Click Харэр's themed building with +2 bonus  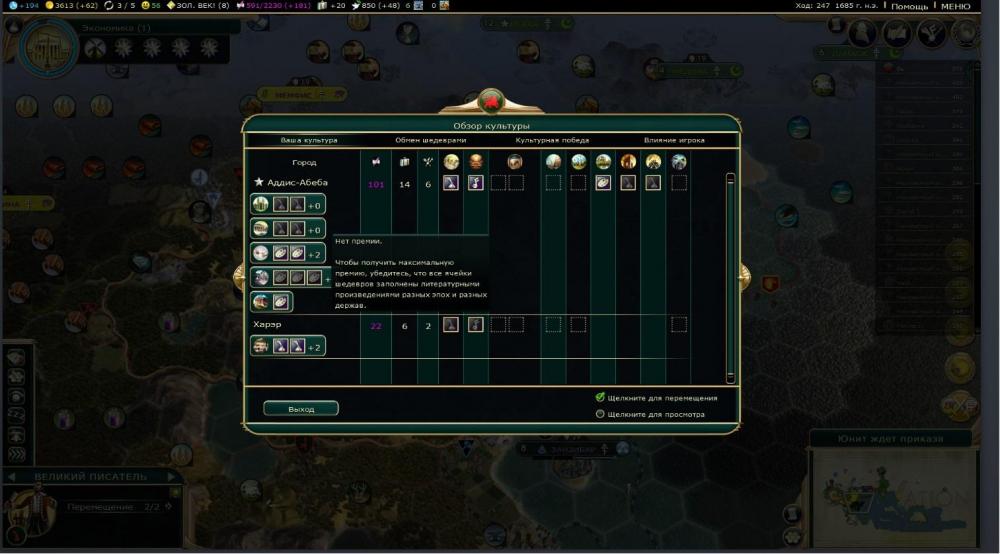coord(288,346)
